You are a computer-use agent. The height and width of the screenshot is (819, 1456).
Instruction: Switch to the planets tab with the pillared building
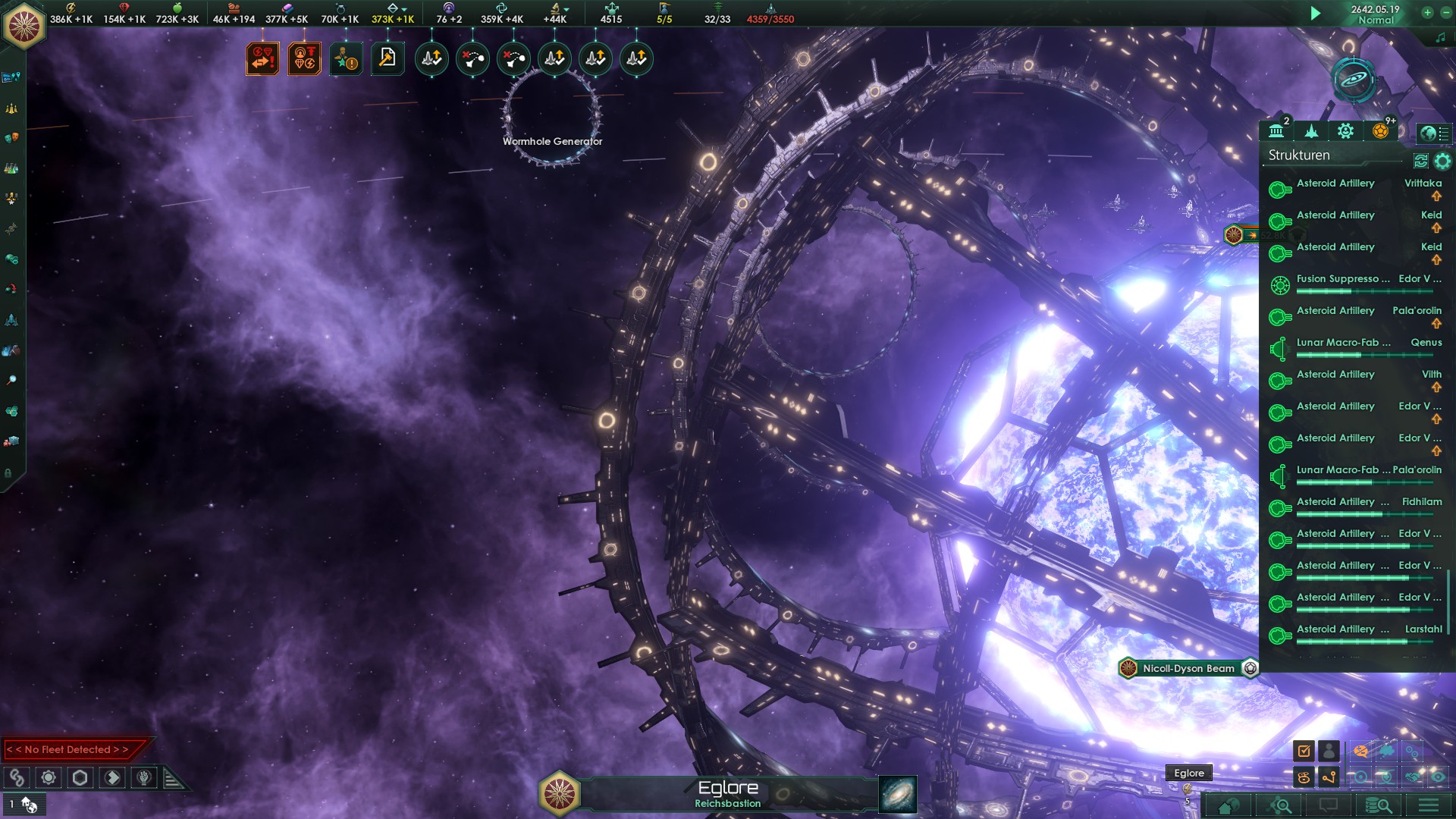[x=1276, y=131]
